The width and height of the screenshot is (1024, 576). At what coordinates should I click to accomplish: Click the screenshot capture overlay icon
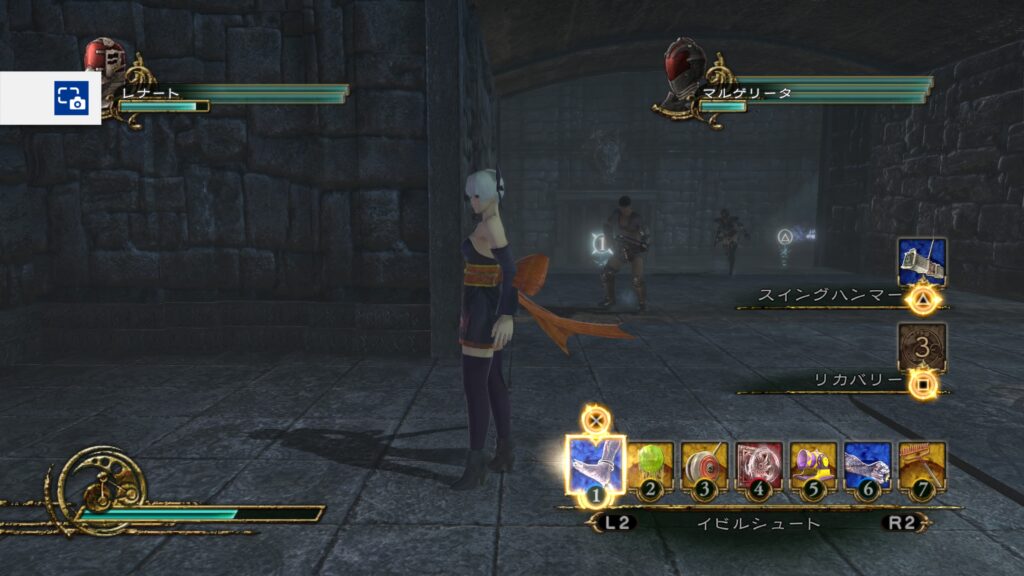pos(71,98)
